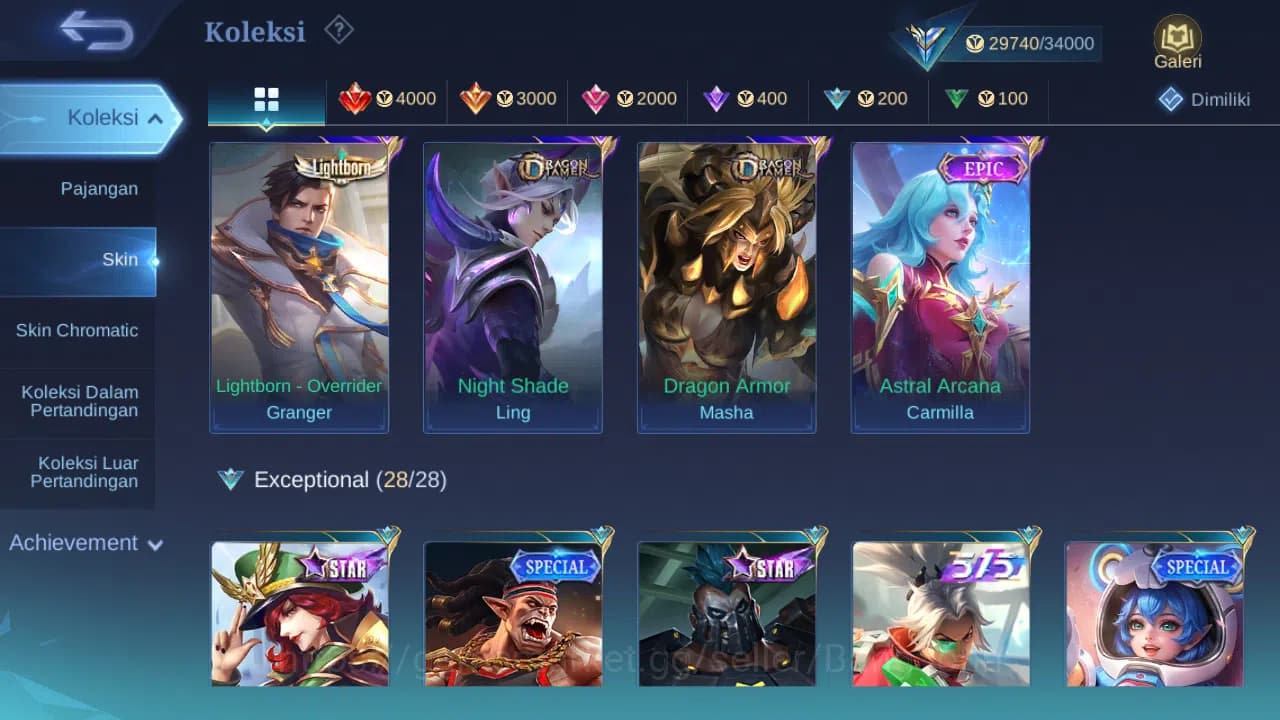Select the grid view tab icon
Screen dimensions: 1280x720
point(265,99)
